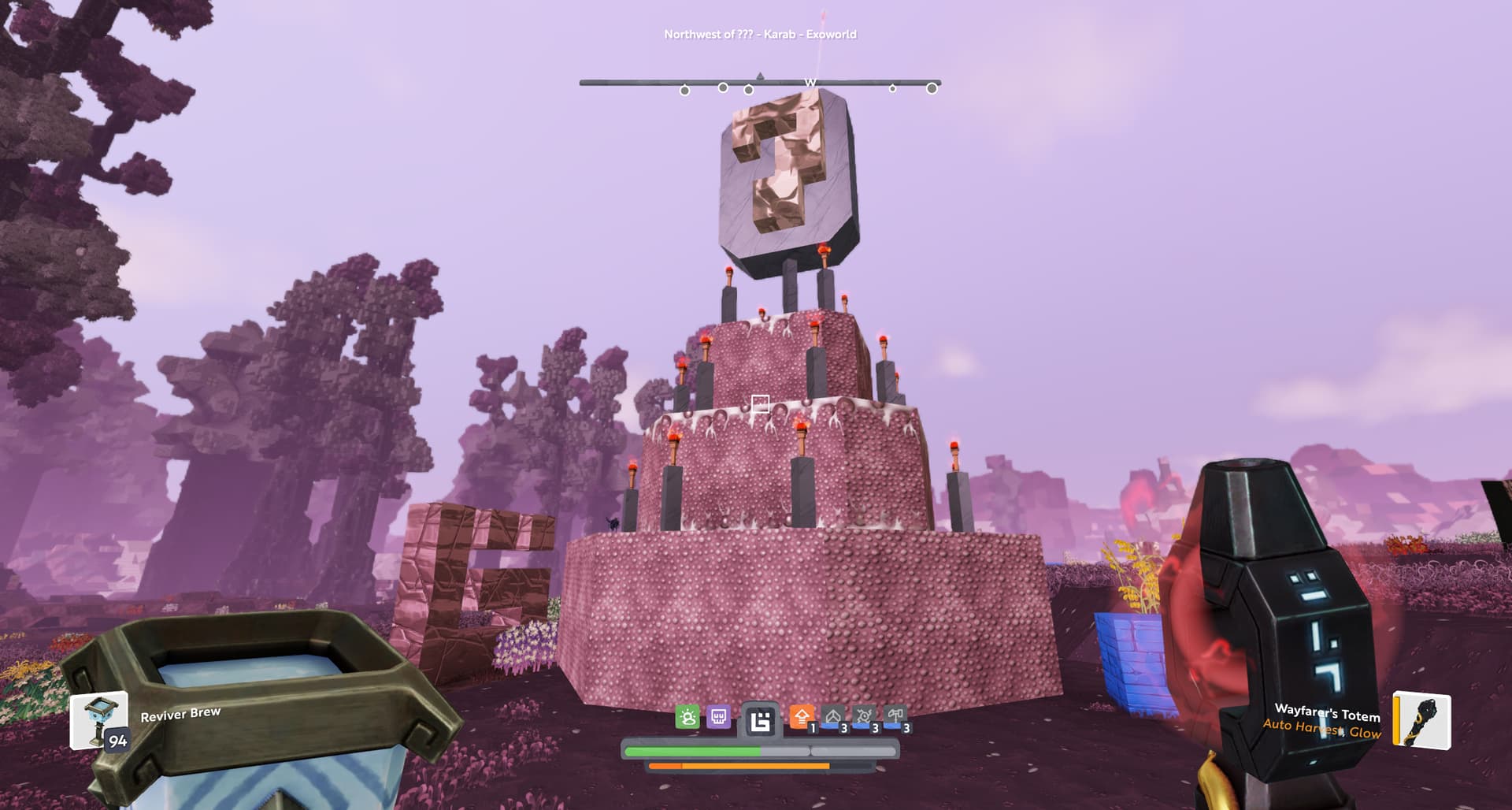
Task: Click the purple skull status icon
Action: point(718,717)
